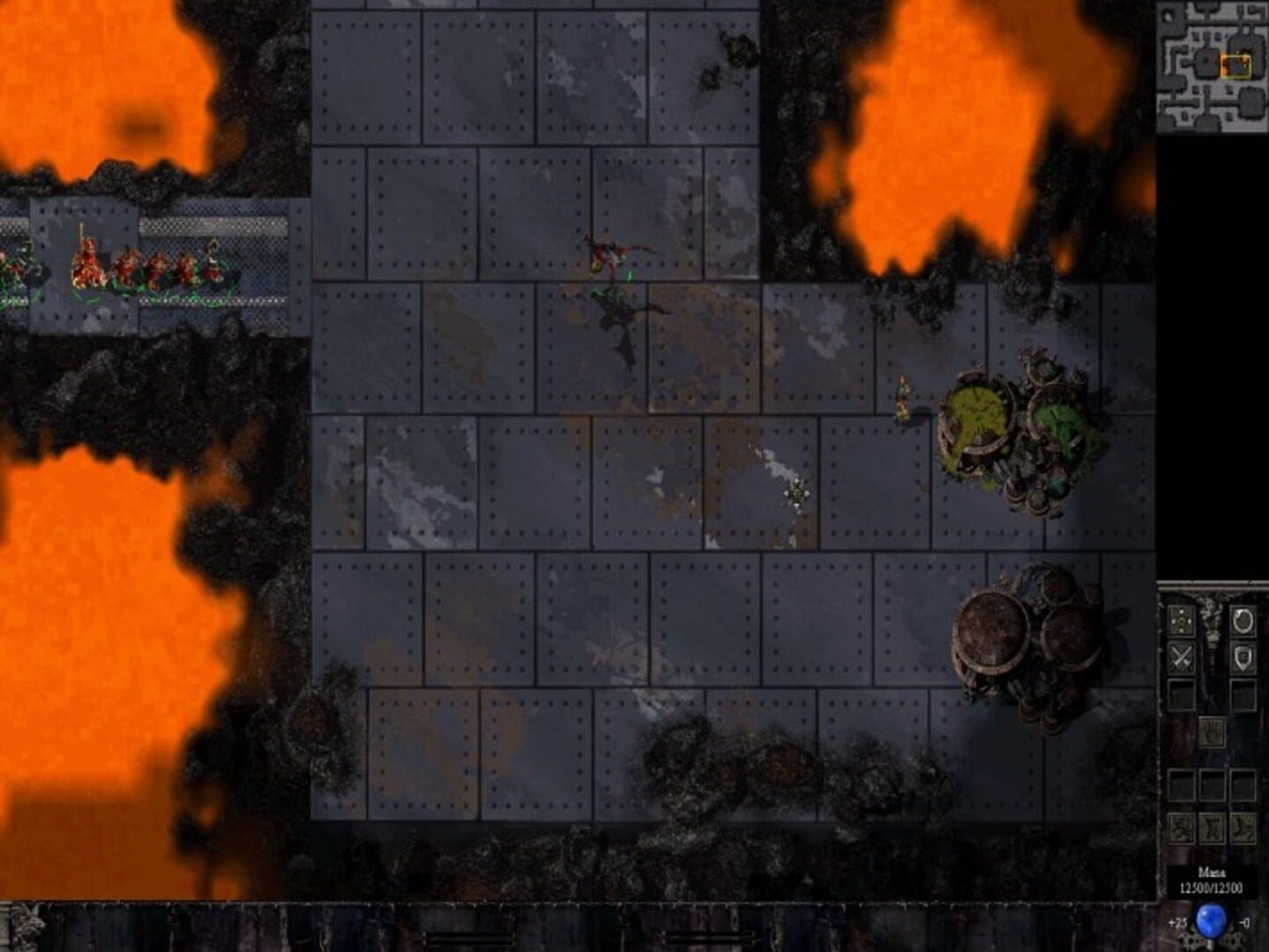1269x952 pixels.
Task: Click the banner emblem icon
Action: [x=1213, y=828]
